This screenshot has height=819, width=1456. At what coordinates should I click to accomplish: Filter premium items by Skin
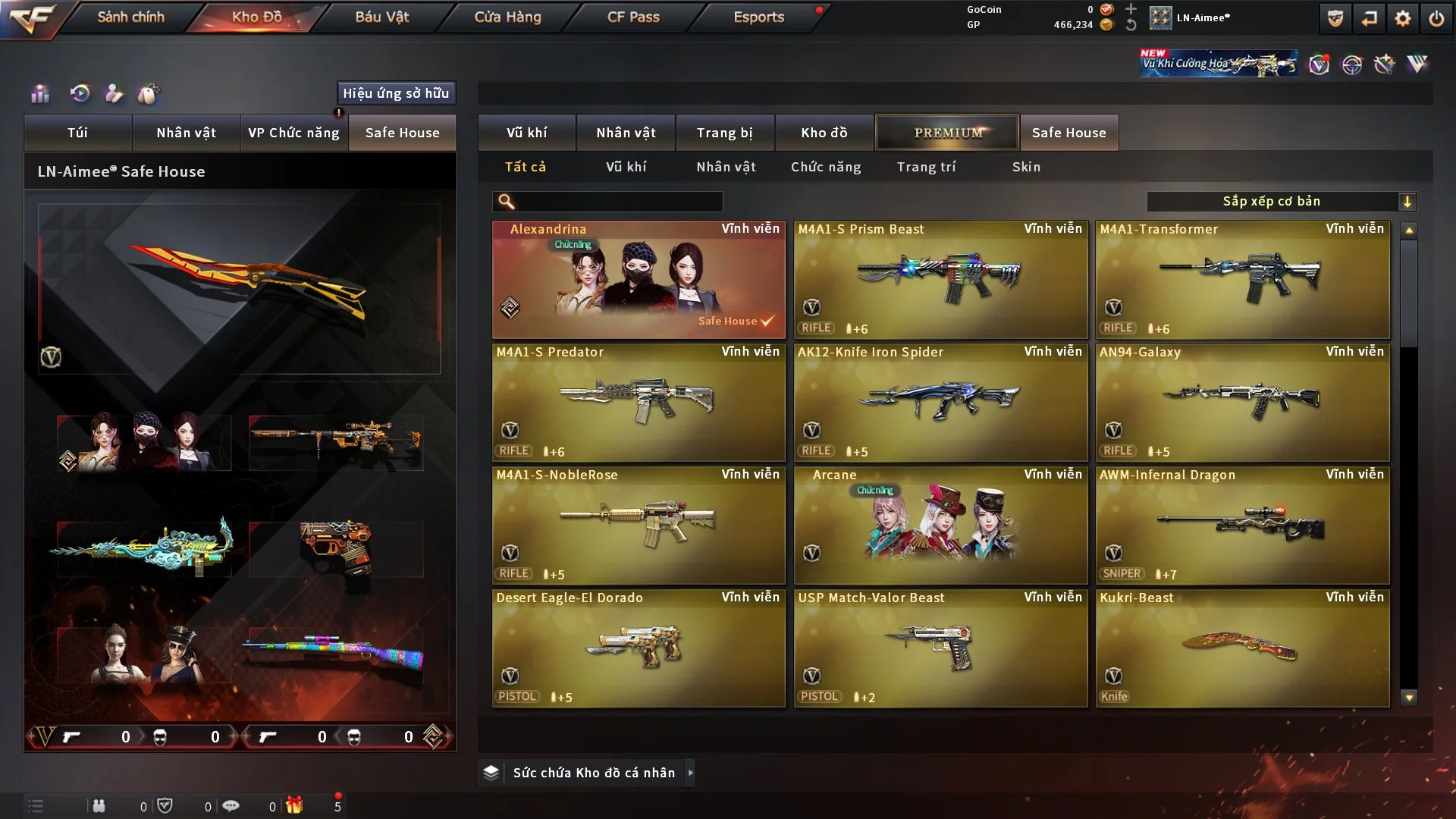point(1026,167)
